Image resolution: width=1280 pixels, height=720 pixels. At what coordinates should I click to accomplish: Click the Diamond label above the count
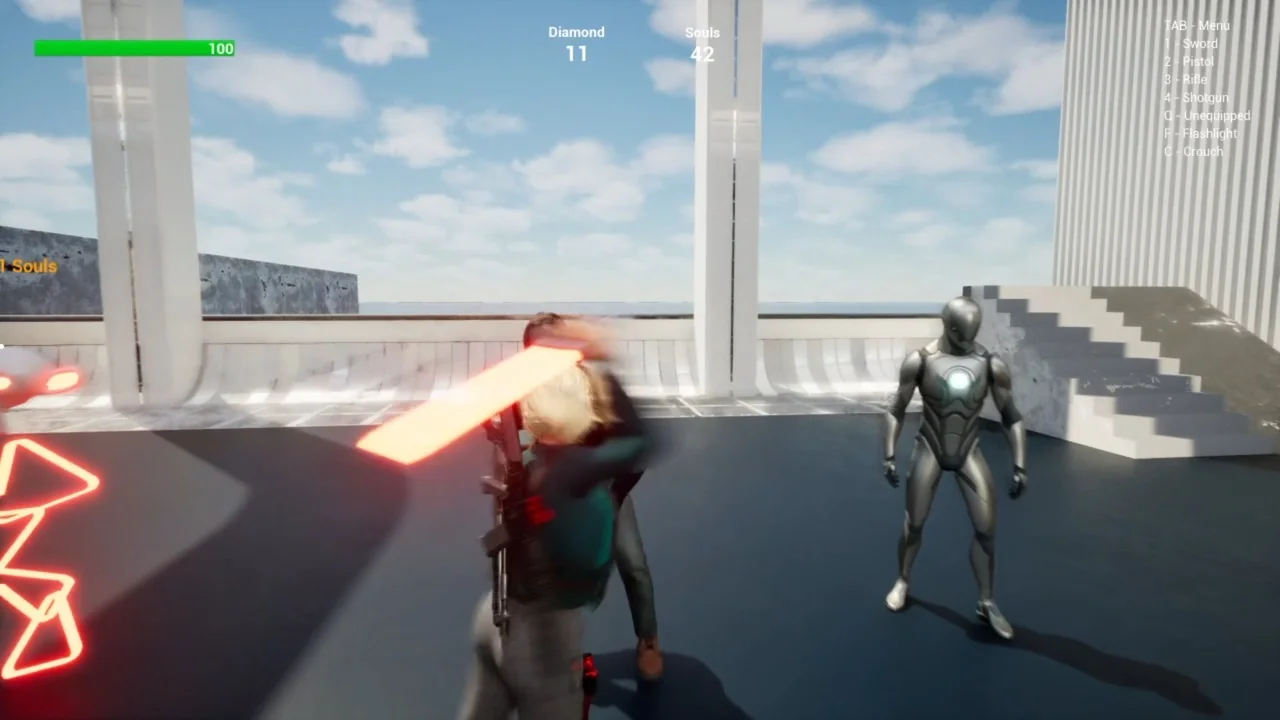tap(576, 32)
